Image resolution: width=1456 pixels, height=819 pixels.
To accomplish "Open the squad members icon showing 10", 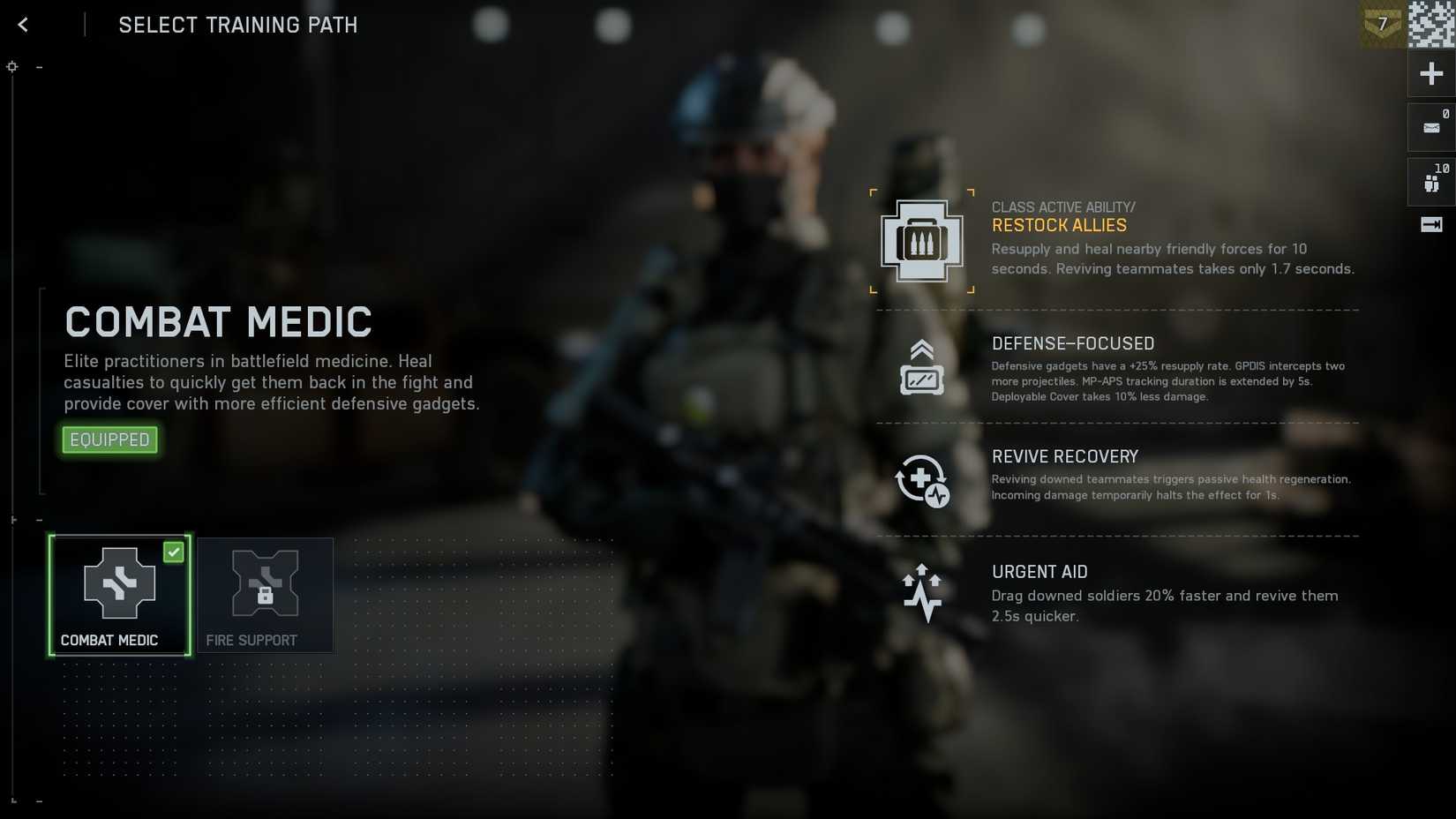I will pos(1430,182).
